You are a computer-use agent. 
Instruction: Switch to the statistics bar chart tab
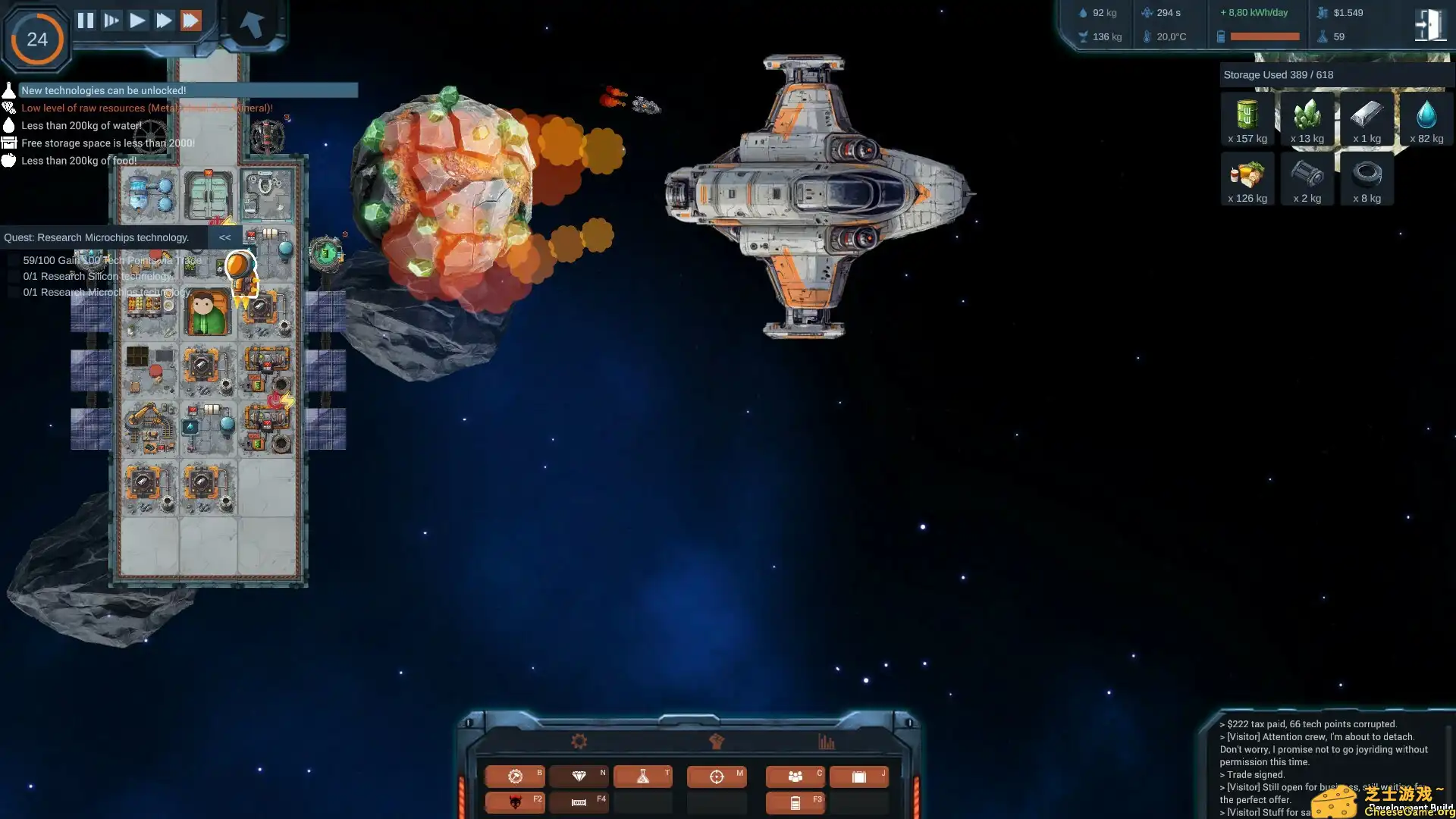coord(826,742)
